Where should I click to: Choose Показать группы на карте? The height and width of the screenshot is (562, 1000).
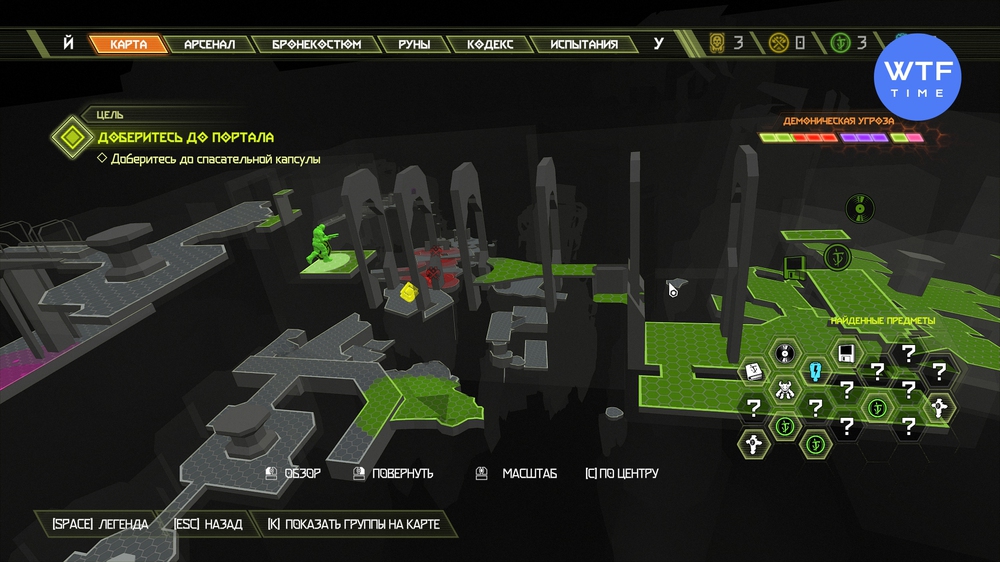(x=353, y=524)
